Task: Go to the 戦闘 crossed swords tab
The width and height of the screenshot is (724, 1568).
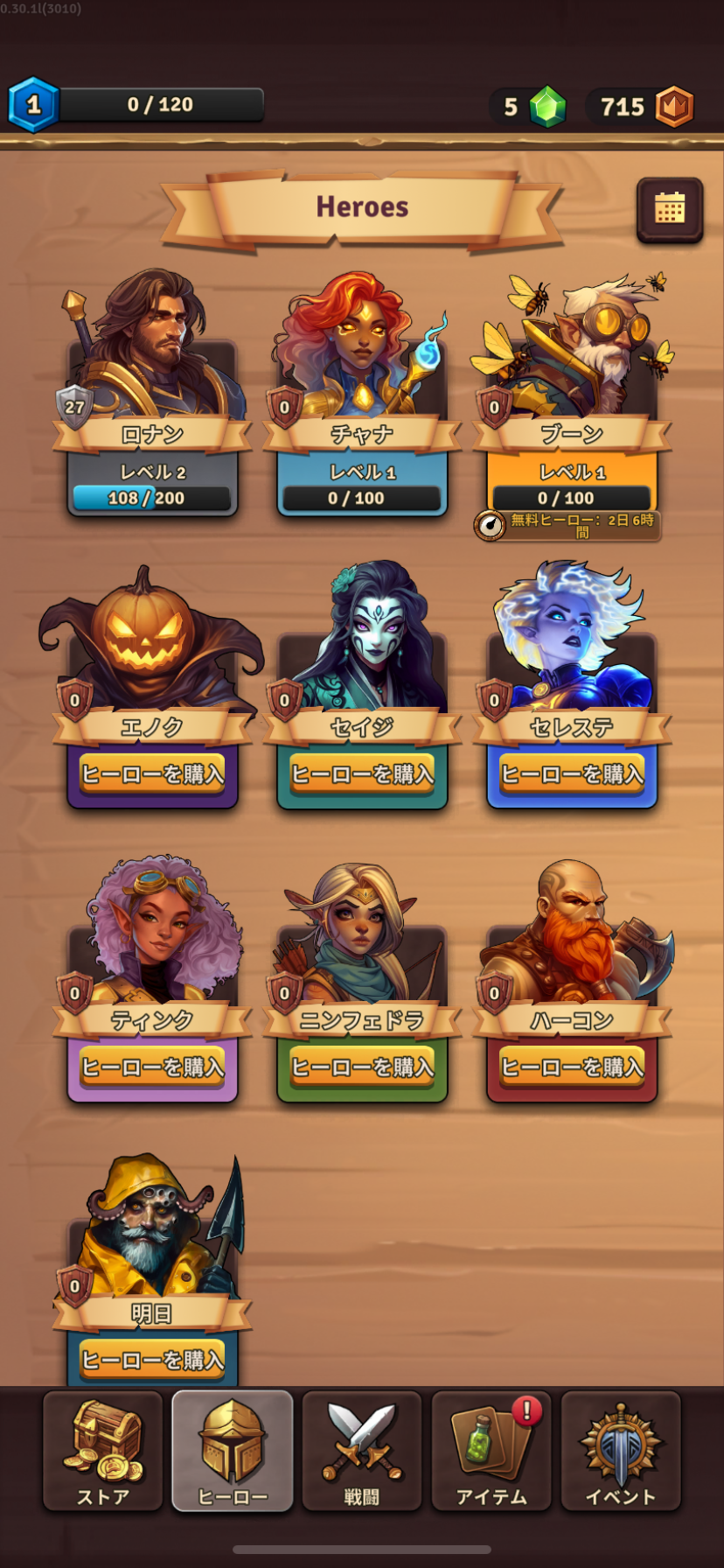Action: click(x=362, y=1450)
